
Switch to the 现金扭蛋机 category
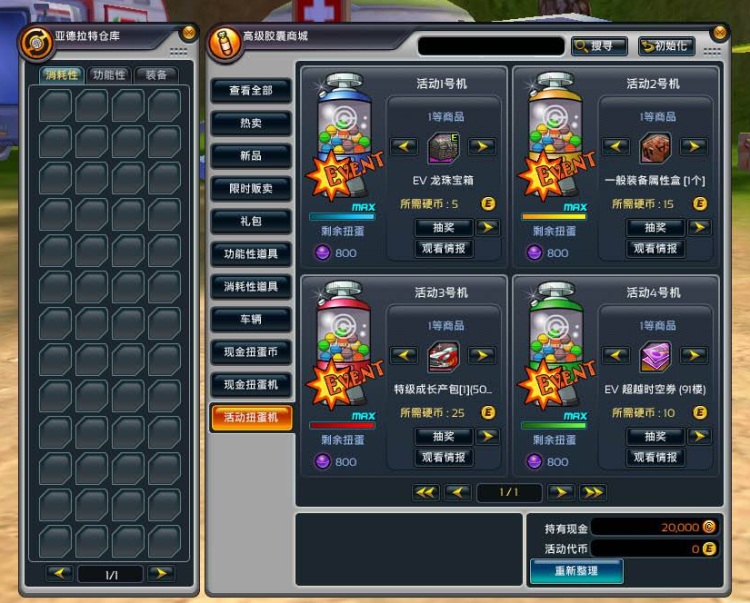point(251,385)
